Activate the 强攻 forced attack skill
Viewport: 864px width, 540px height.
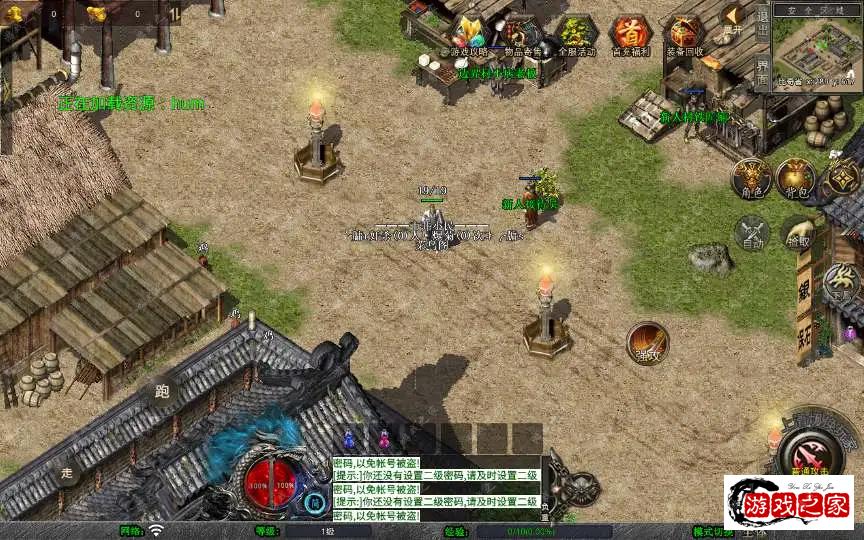point(647,342)
